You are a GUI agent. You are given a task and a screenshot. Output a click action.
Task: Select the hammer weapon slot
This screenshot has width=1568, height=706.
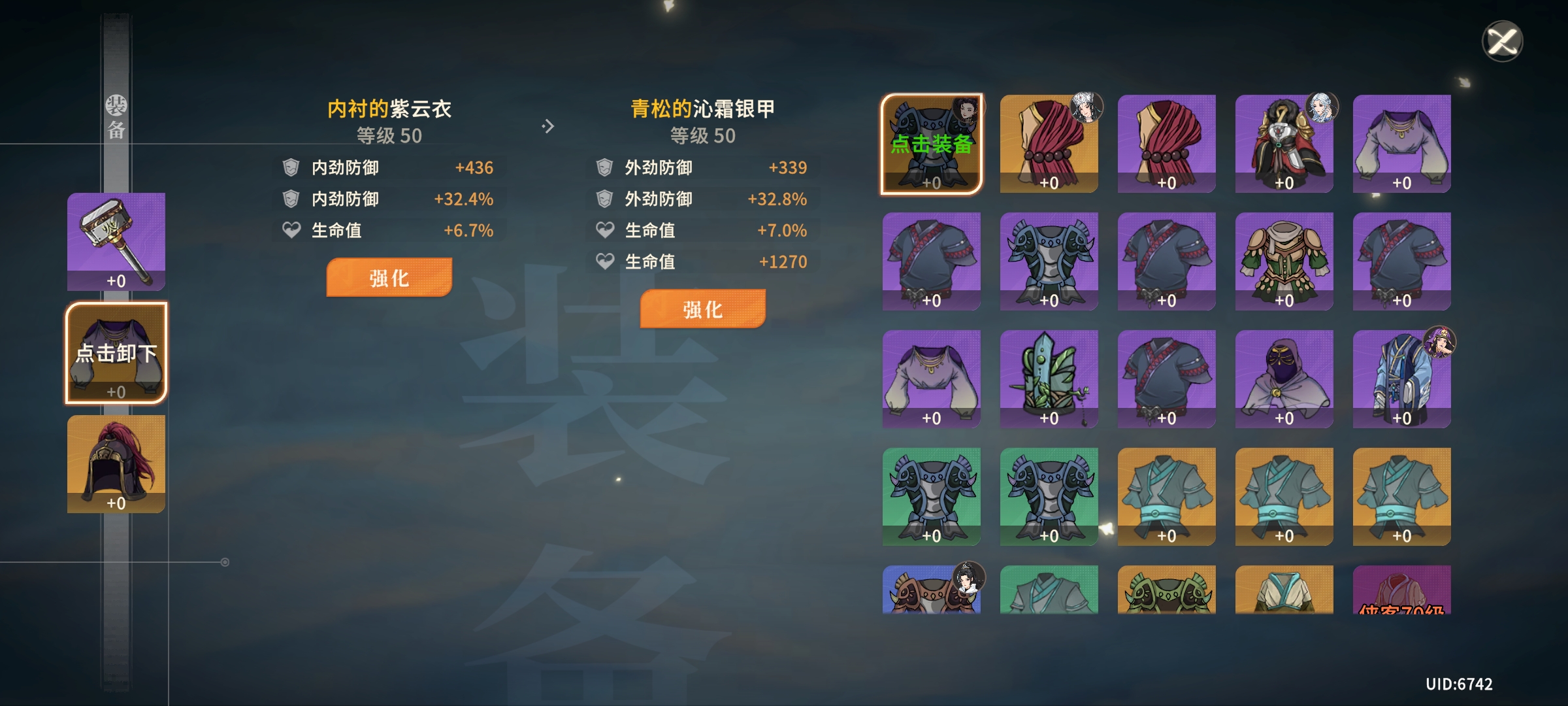click(116, 241)
